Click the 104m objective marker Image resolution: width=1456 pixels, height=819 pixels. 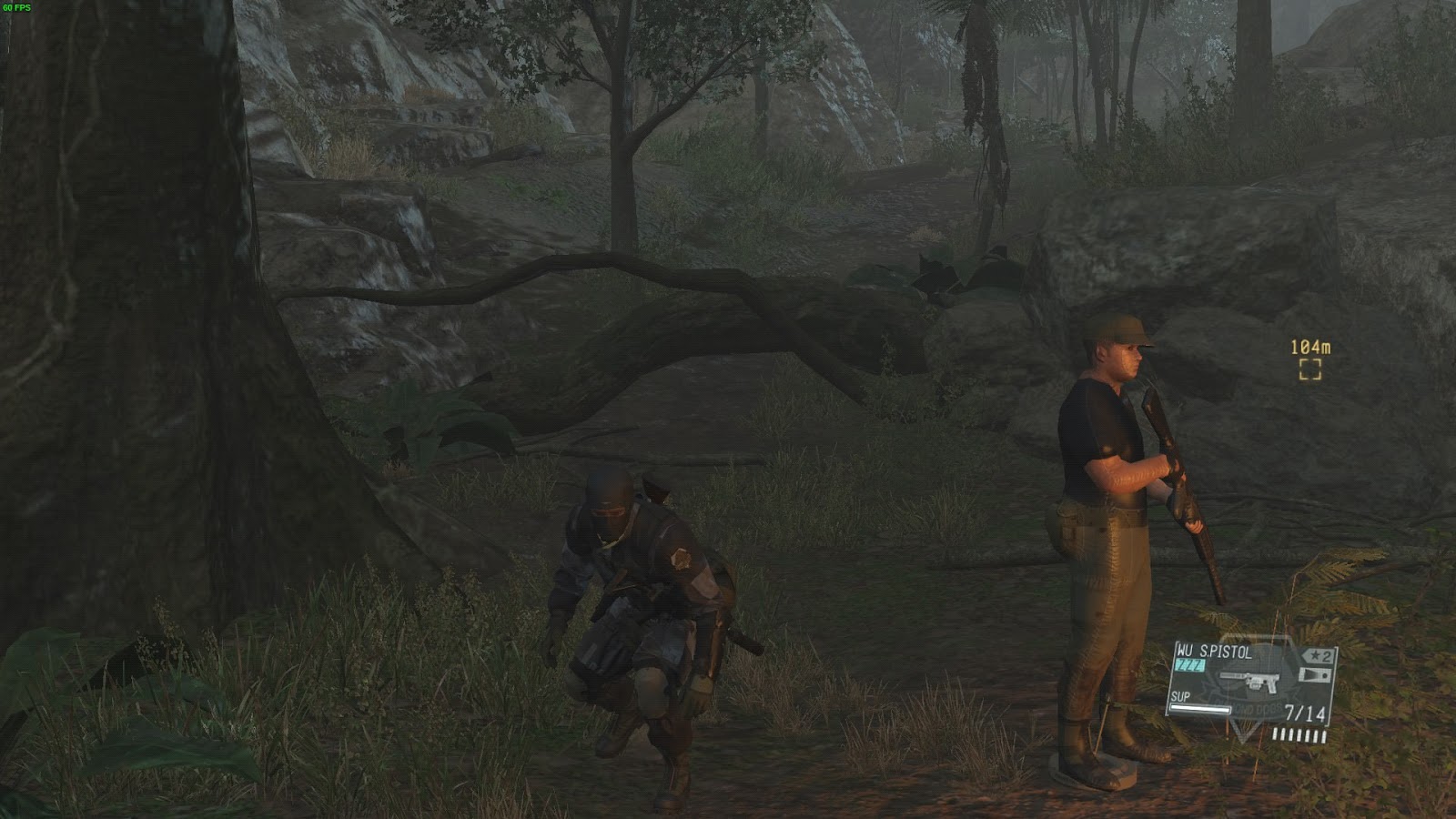[x=1309, y=369]
